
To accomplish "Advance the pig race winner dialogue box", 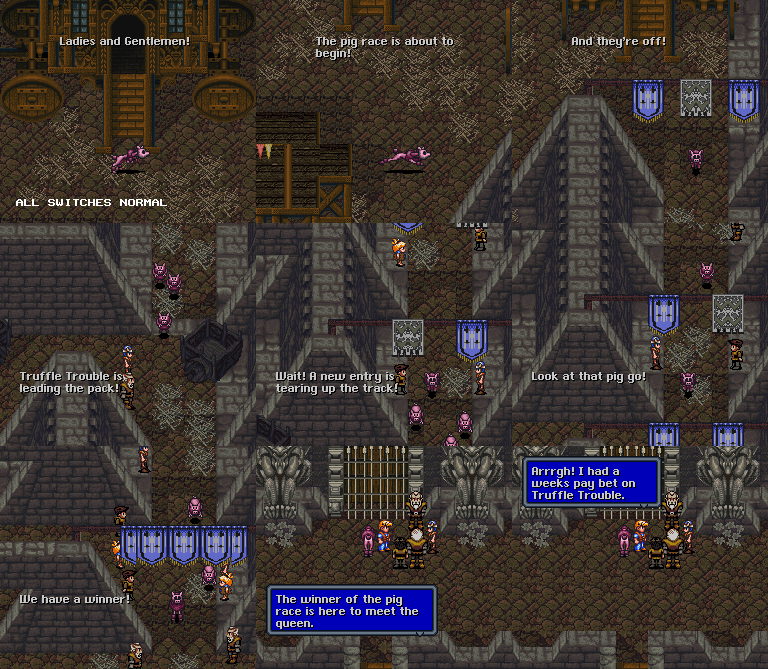I will click(x=351, y=610).
